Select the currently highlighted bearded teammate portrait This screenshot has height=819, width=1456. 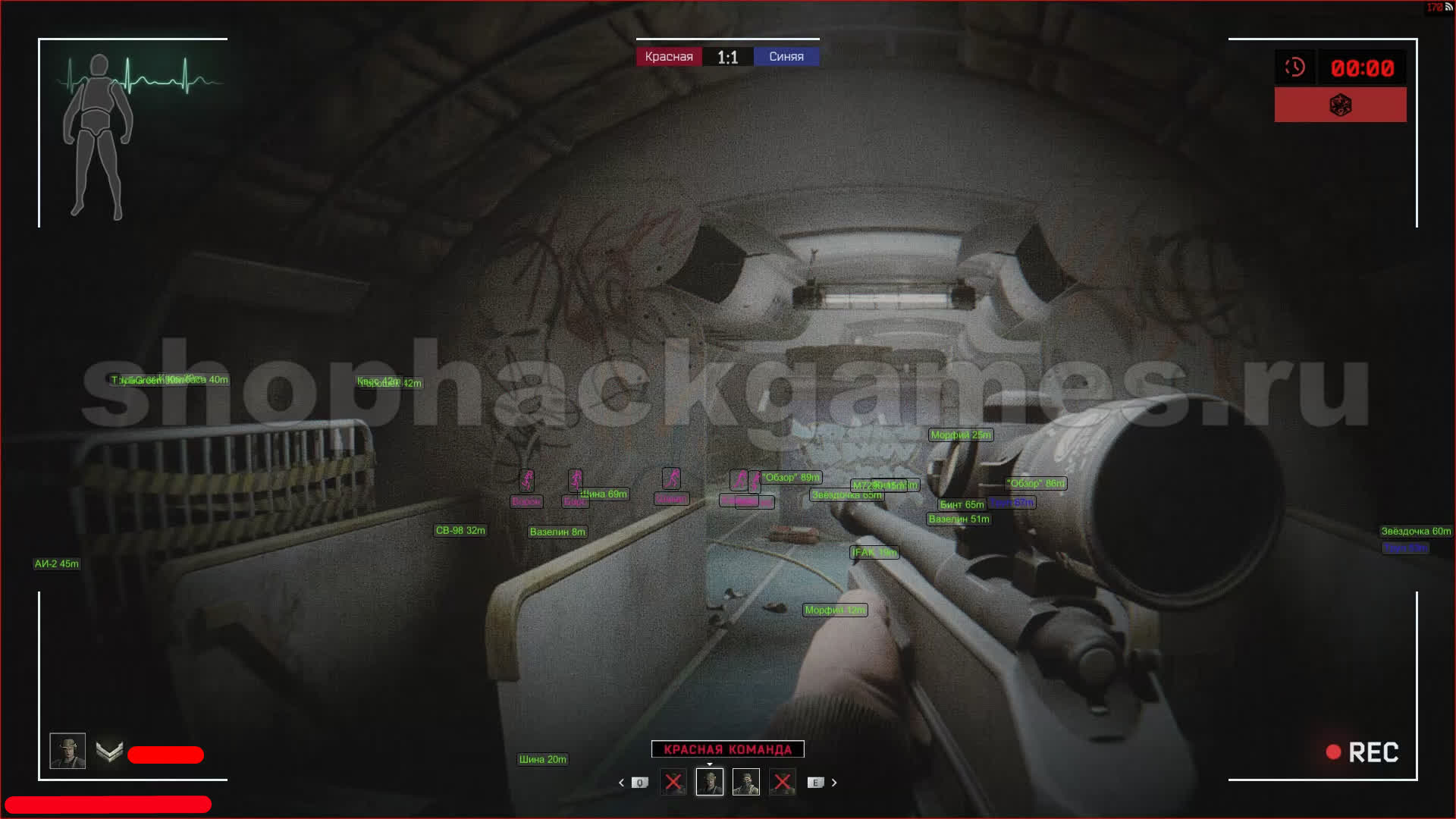(x=710, y=782)
